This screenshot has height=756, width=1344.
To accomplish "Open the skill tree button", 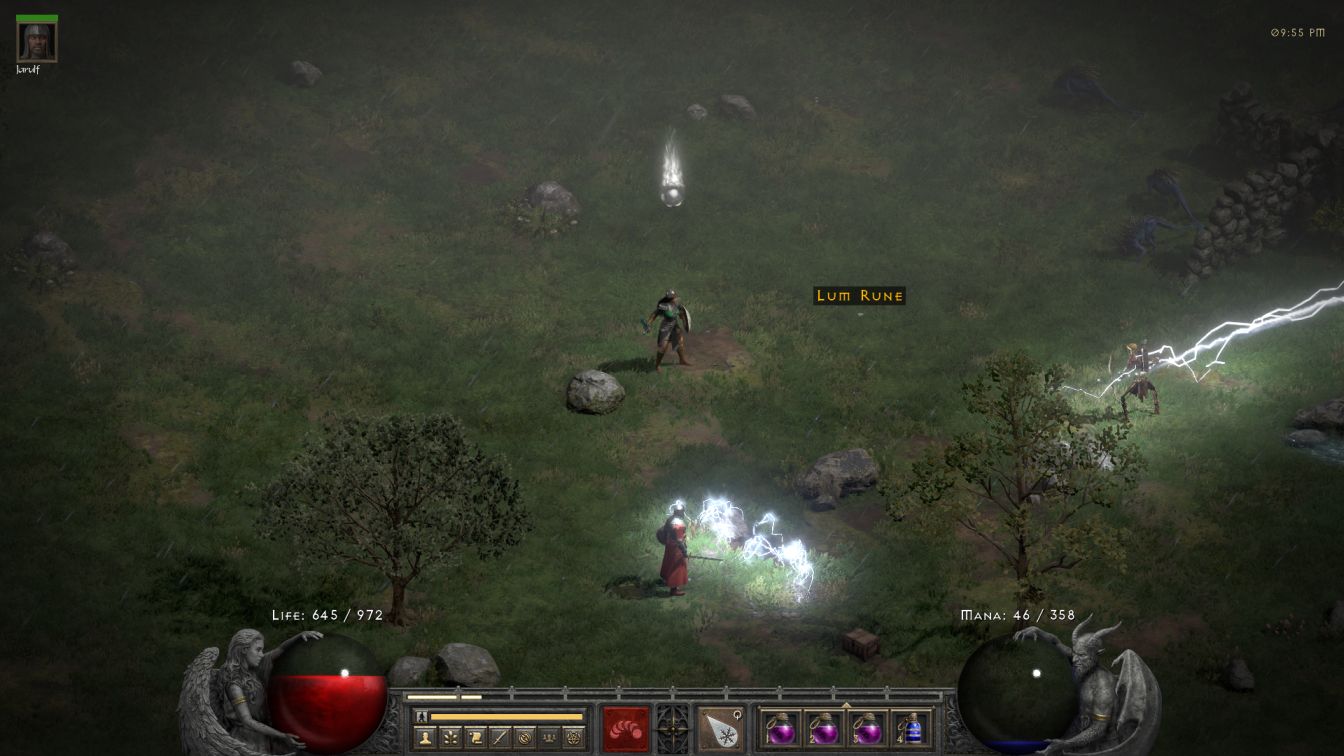I will [451, 738].
